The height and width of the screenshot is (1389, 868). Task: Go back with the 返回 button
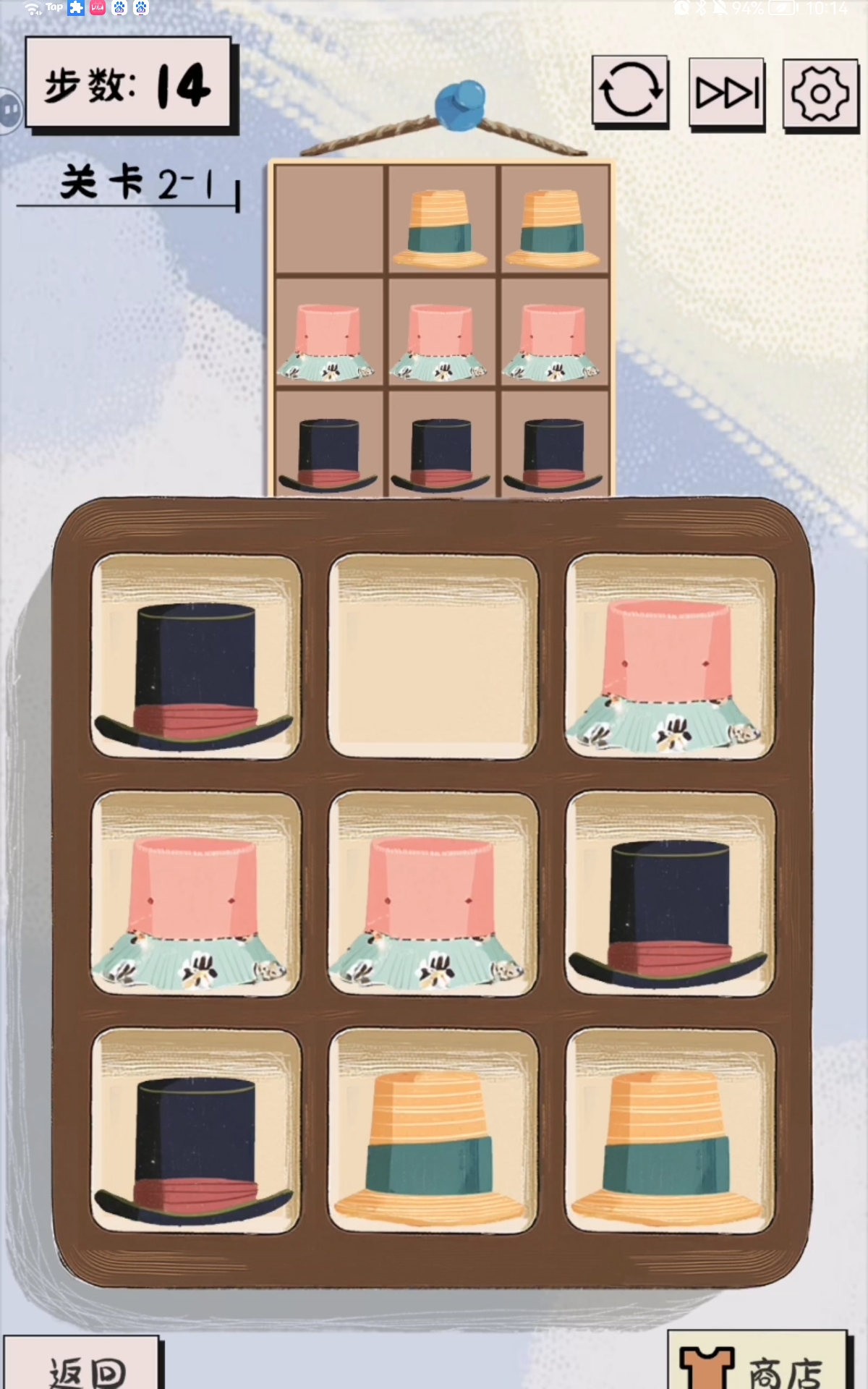pyautogui.click(x=83, y=1366)
